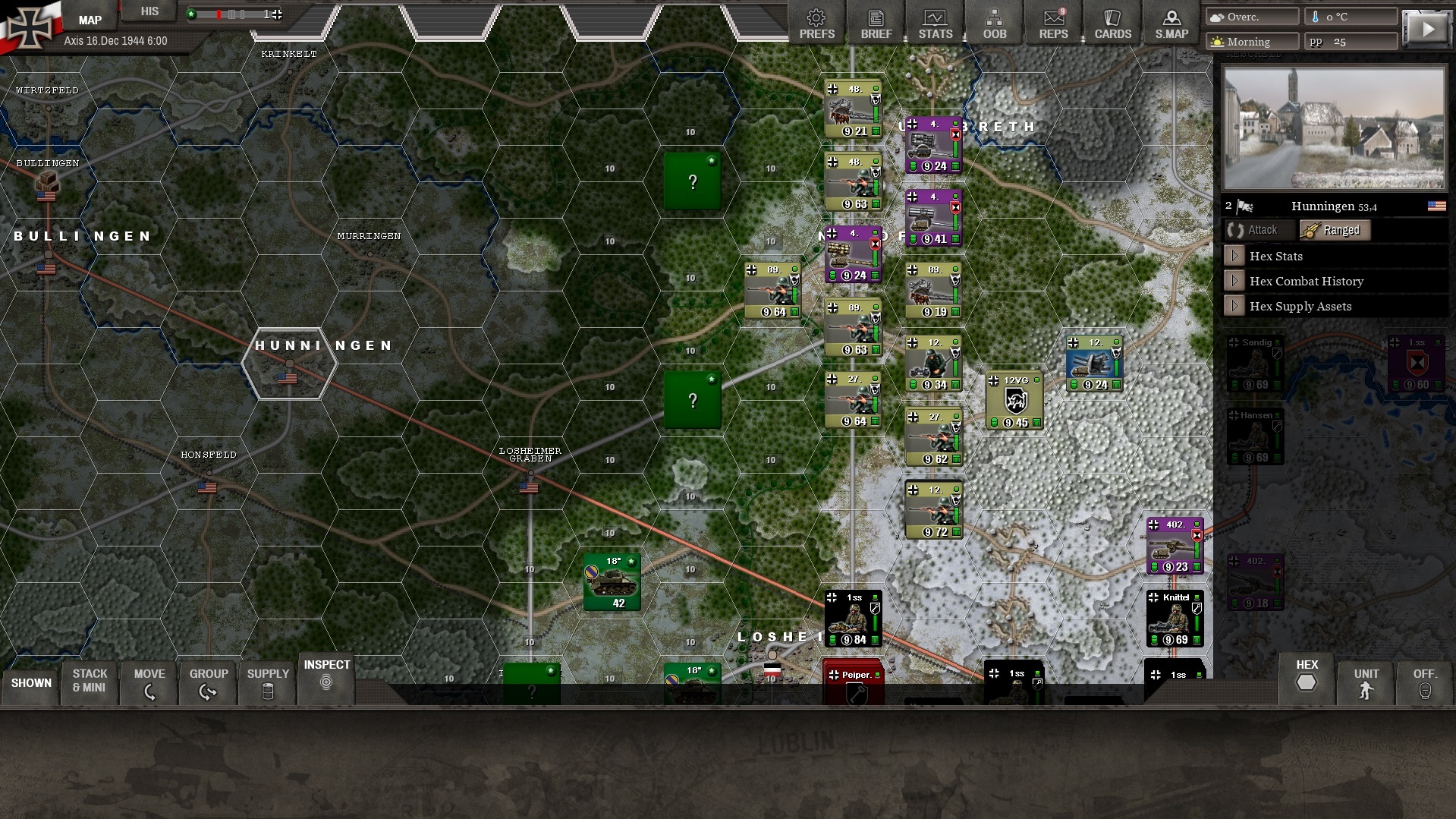This screenshot has width=1456, height=819.
Task: Switch to the MAP tab
Action: tap(89, 19)
